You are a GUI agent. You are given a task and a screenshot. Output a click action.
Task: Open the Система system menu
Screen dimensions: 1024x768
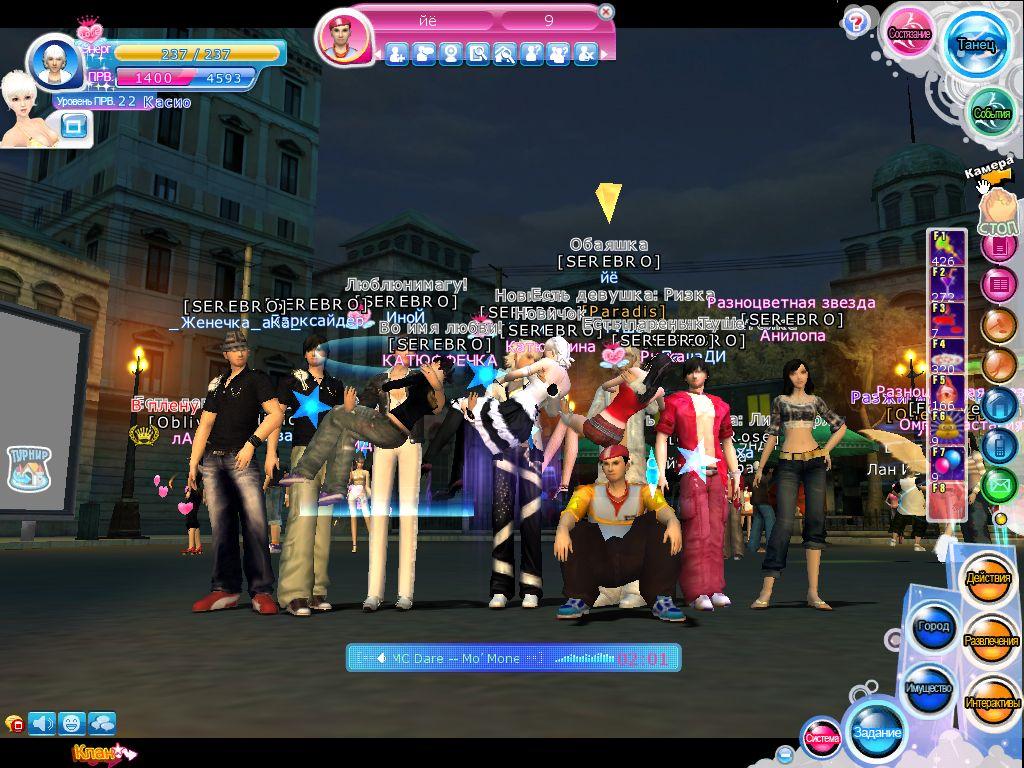click(822, 738)
